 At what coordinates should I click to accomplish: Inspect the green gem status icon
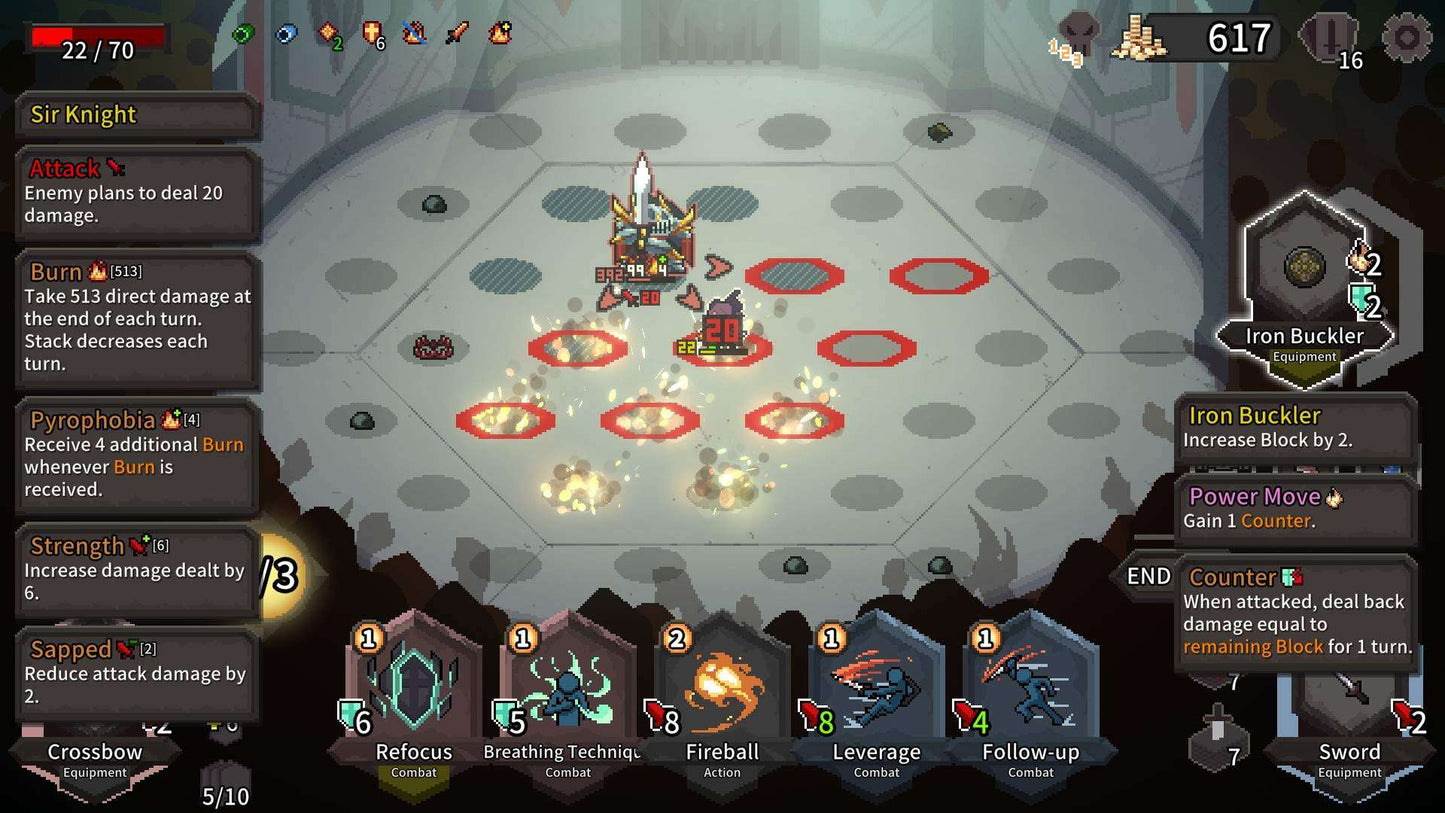tap(243, 34)
